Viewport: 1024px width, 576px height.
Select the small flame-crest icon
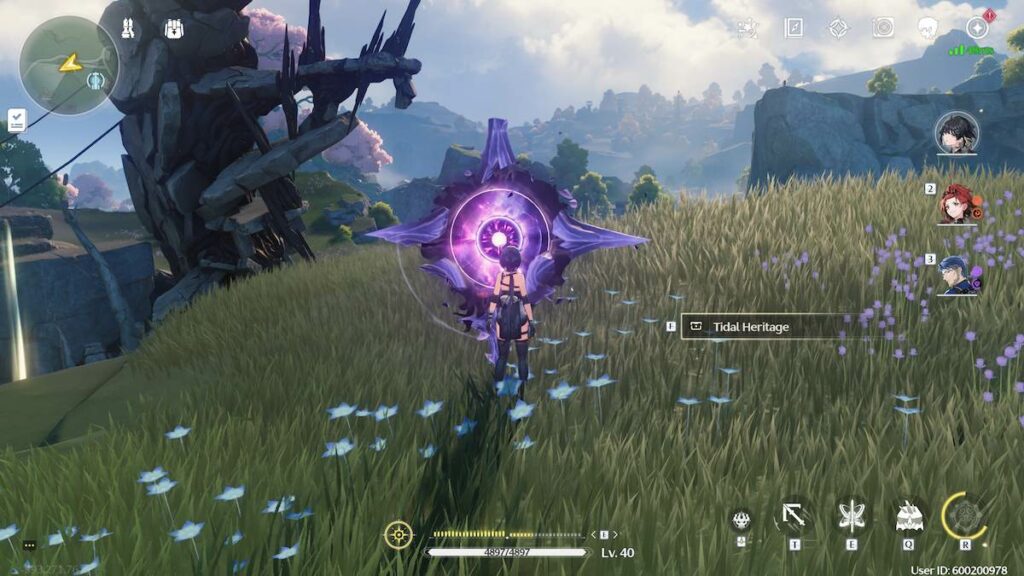pyautogui.click(x=741, y=520)
